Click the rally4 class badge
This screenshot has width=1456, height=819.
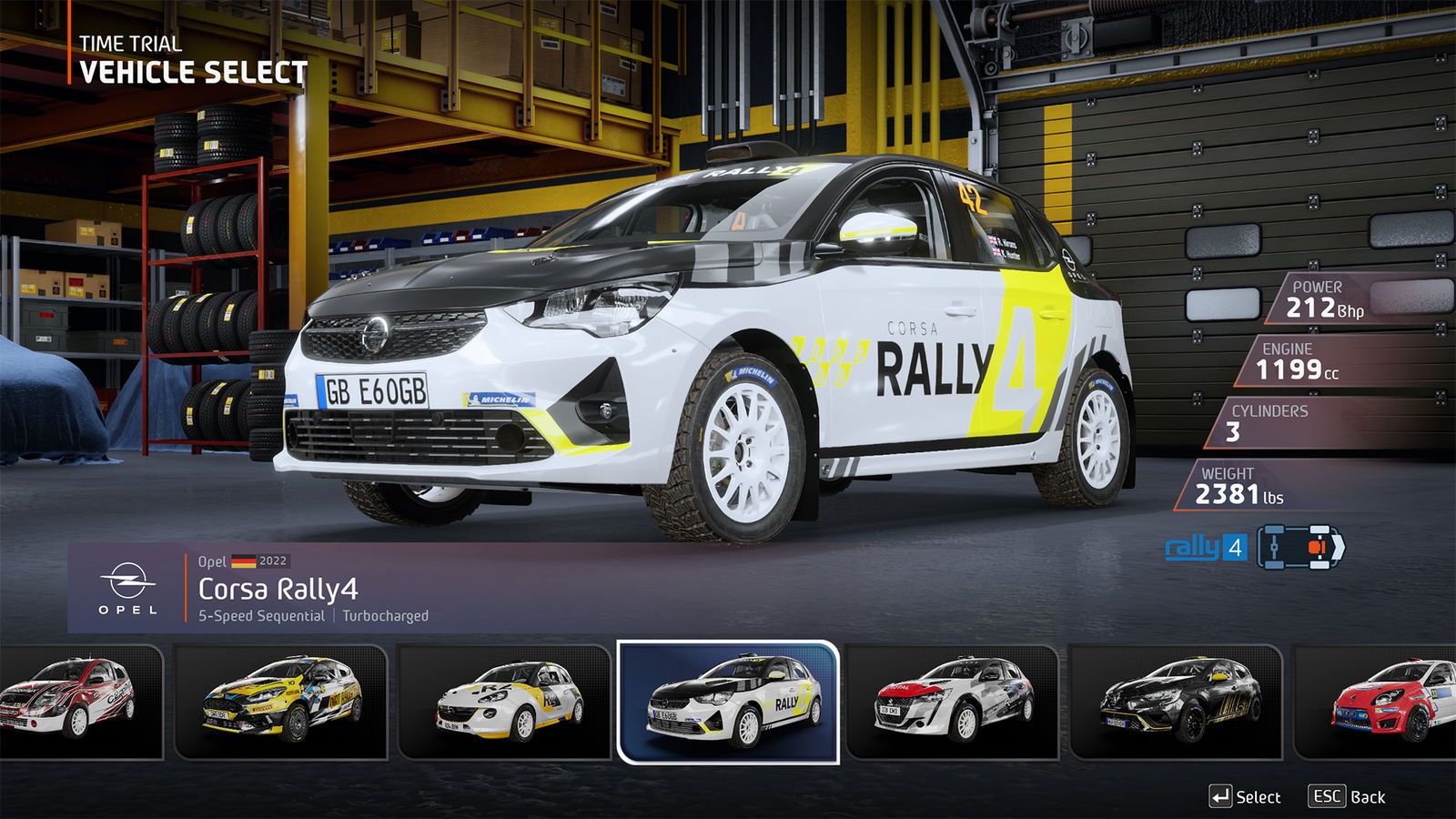click(1205, 548)
